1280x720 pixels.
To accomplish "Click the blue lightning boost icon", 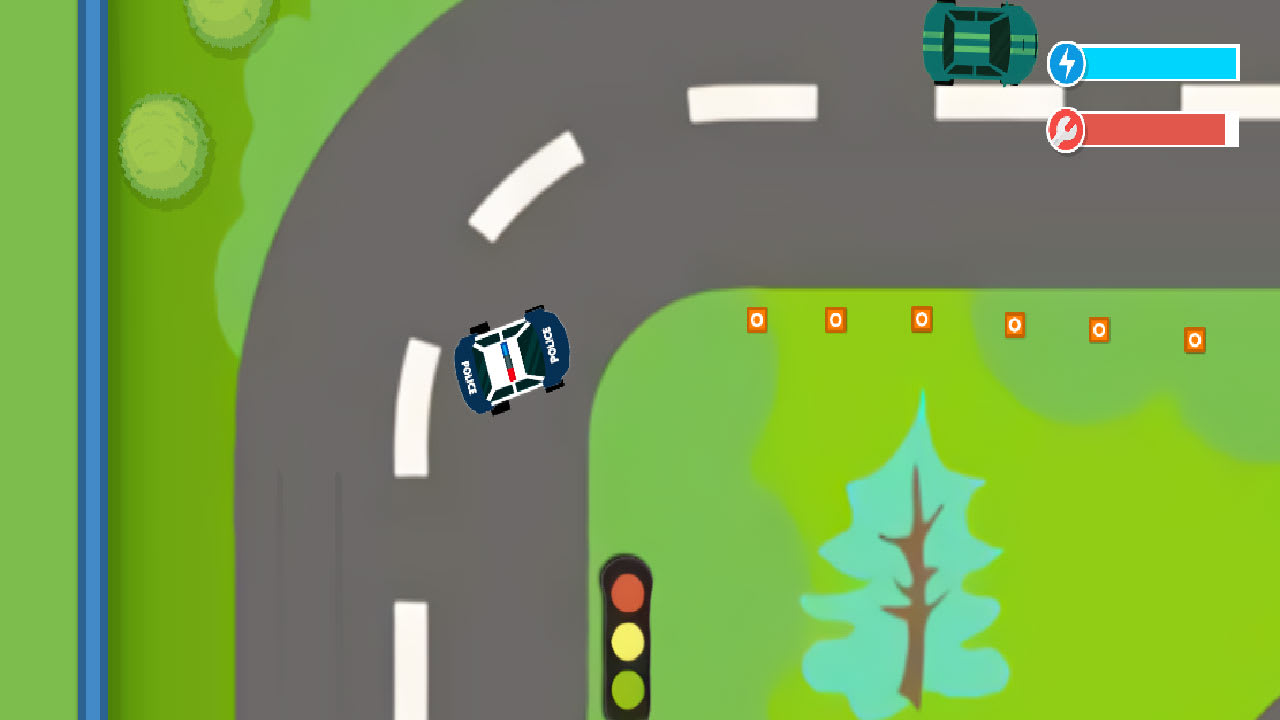I will pyautogui.click(x=1066, y=63).
